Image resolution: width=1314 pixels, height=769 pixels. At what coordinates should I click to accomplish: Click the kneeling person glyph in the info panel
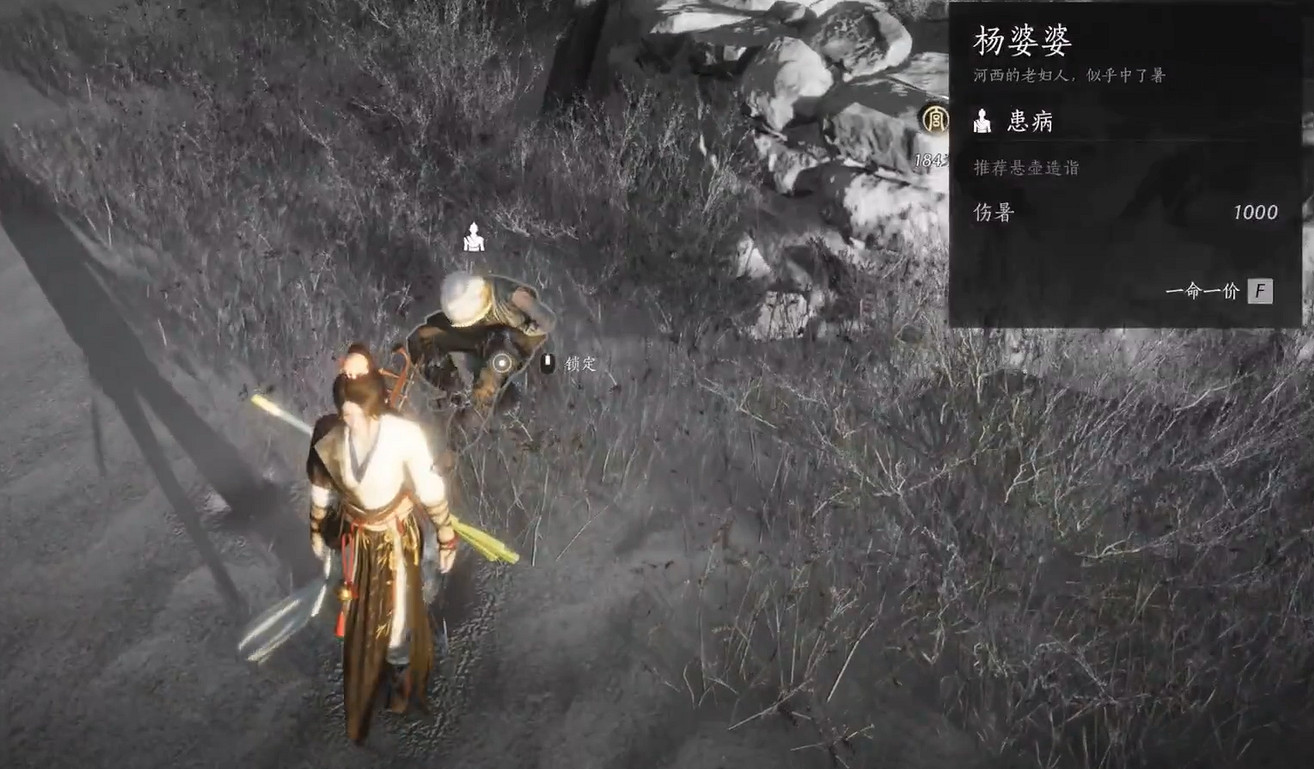[984, 119]
